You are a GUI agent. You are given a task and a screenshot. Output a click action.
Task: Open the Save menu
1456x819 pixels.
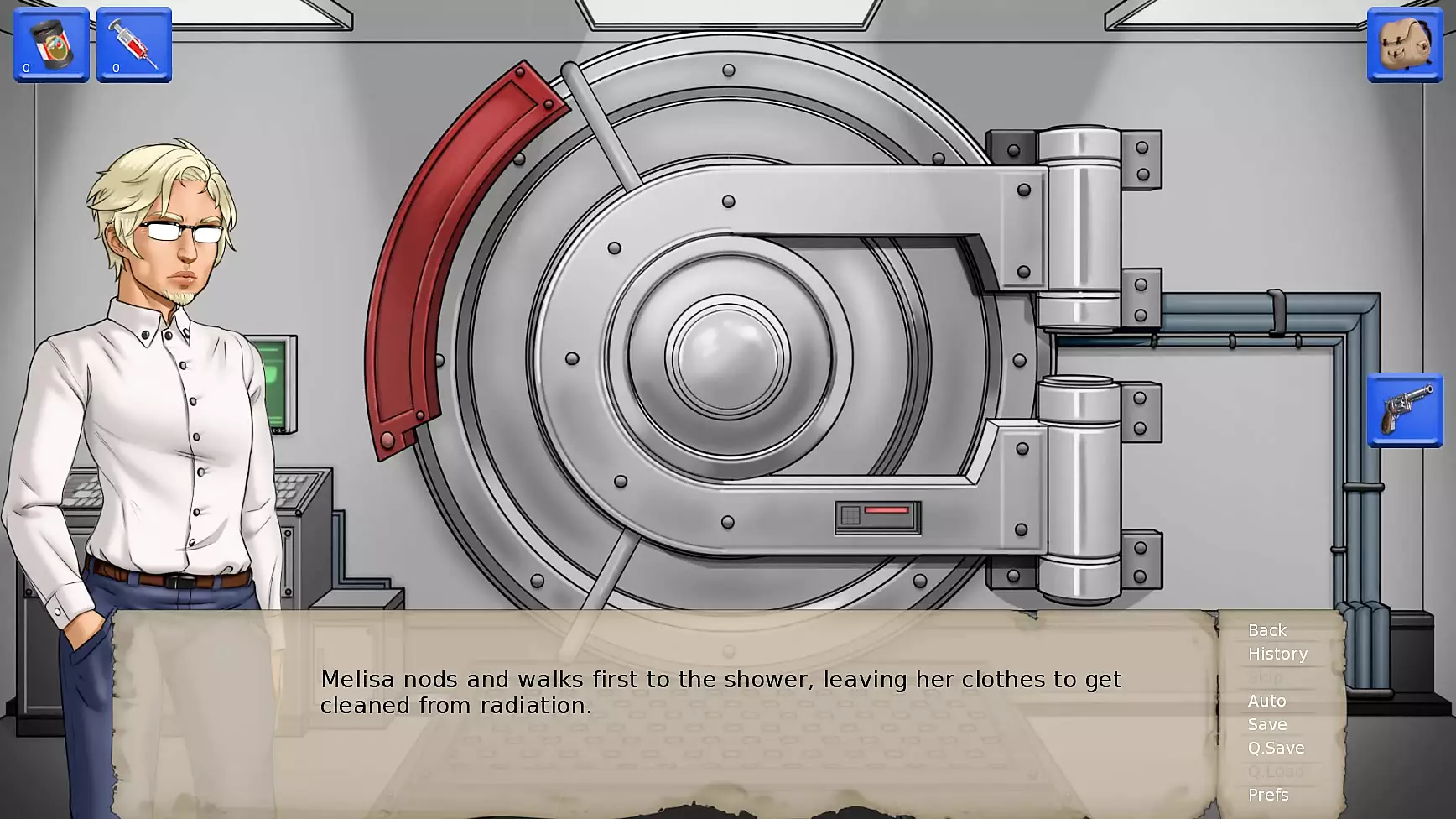point(1266,724)
